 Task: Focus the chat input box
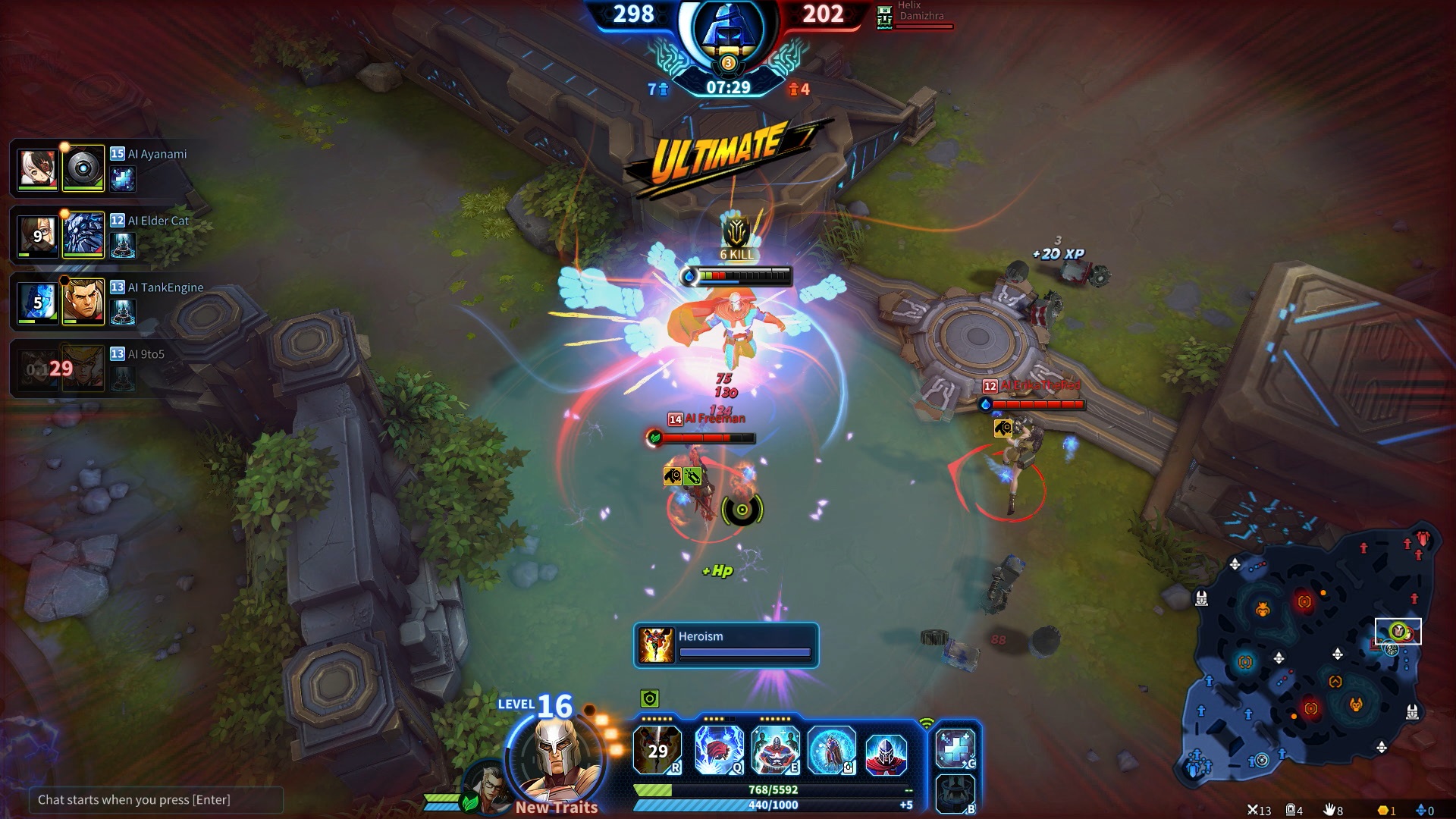155,799
